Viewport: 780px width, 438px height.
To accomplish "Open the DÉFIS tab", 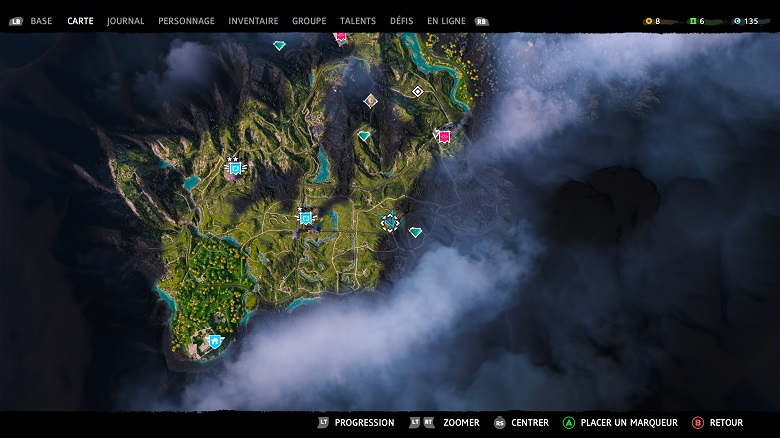I will click(401, 21).
